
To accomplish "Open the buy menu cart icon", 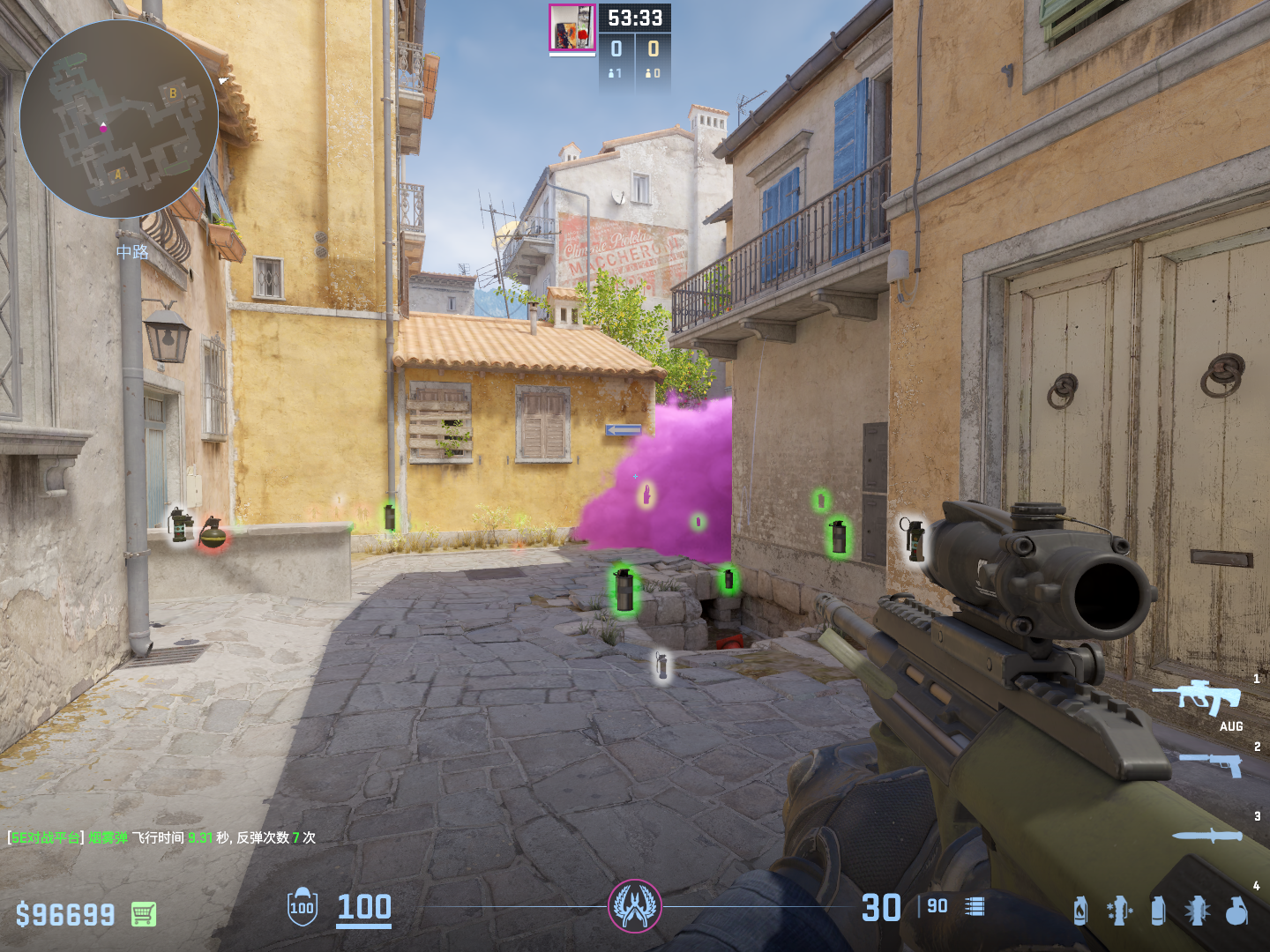I will [x=144, y=914].
